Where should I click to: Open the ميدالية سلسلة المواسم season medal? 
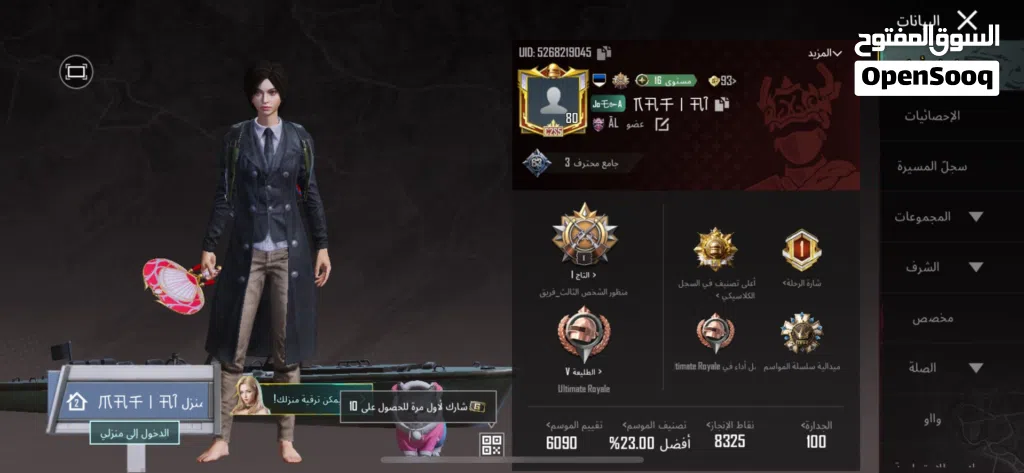(801, 338)
